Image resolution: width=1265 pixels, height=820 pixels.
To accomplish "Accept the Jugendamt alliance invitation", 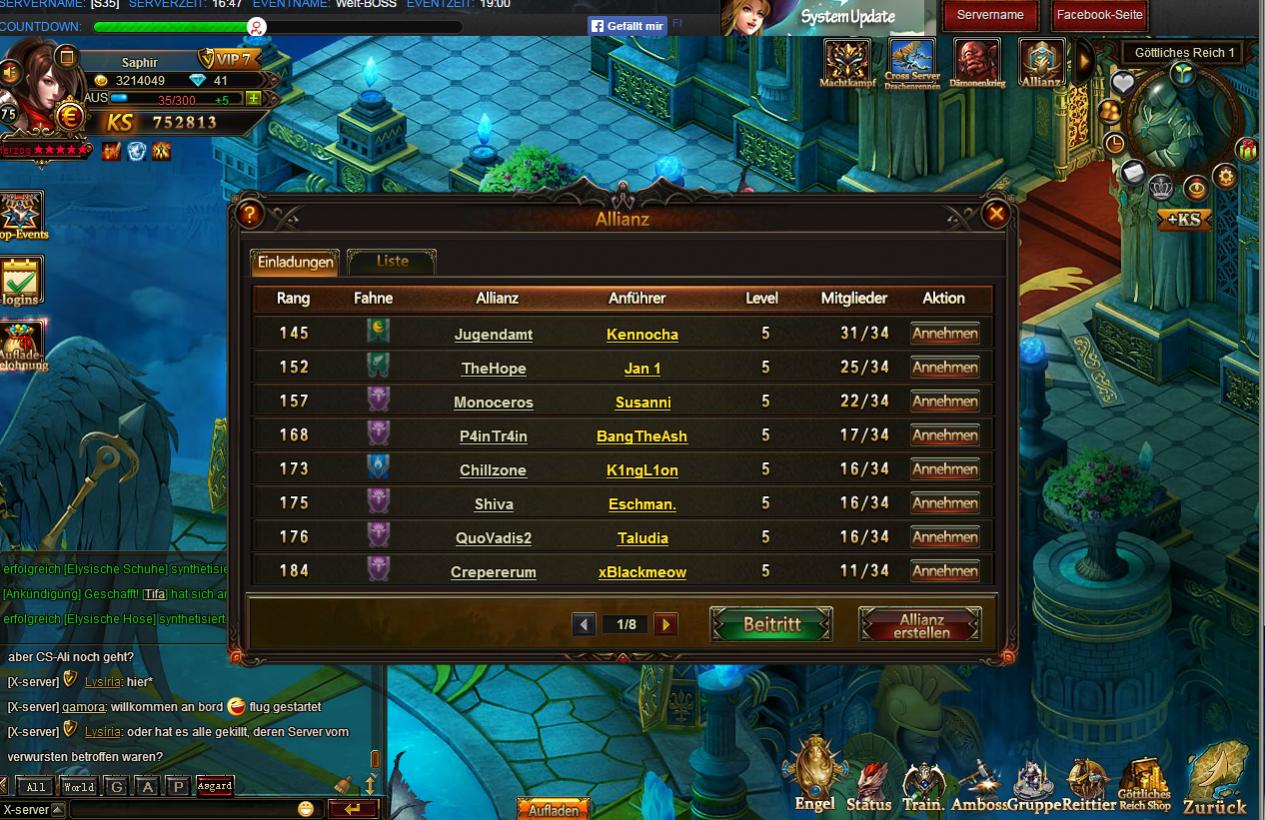I will click(x=944, y=334).
